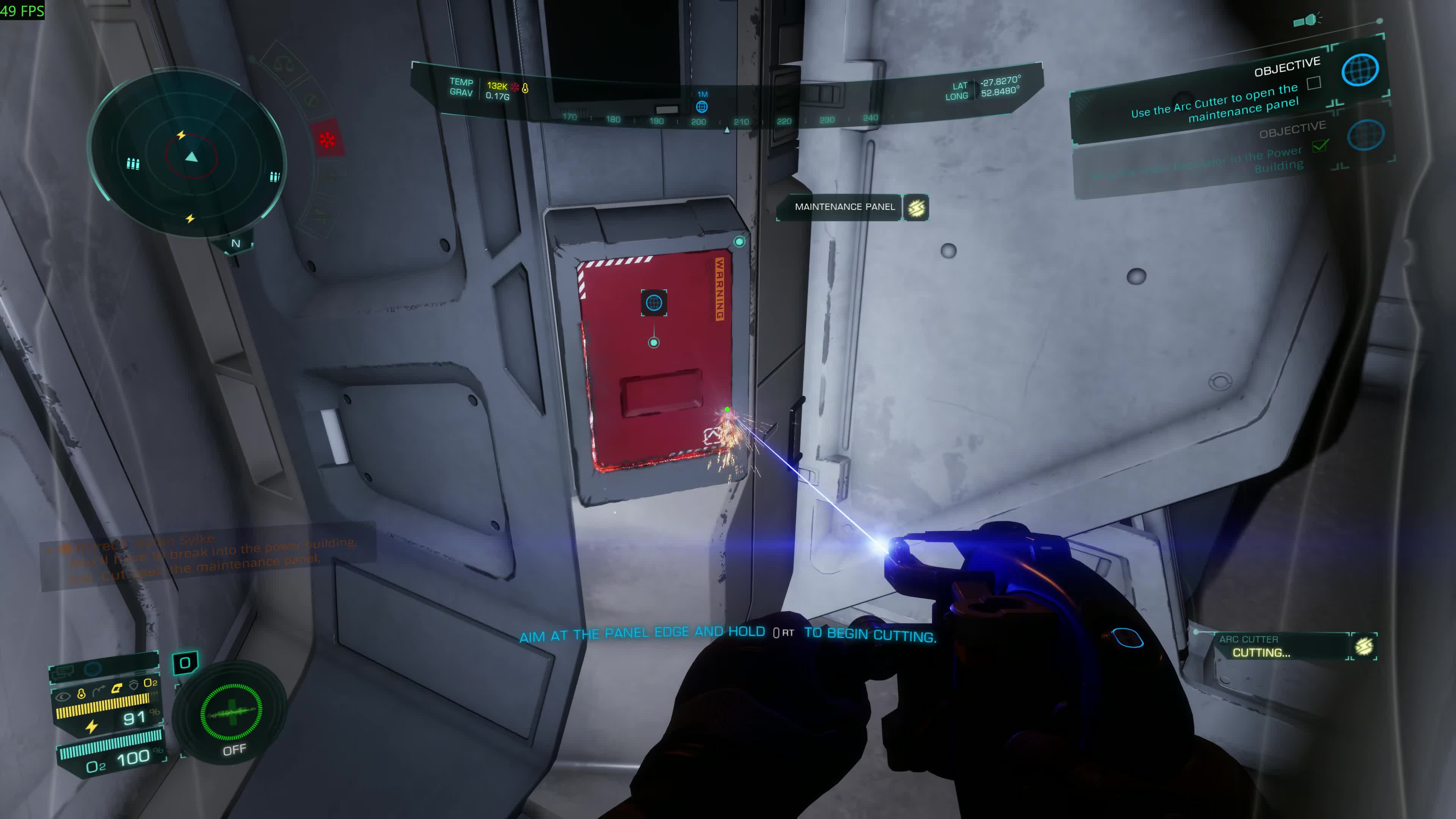Viewport: 1456px width, 819px height.
Task: Click the mission target marker on the red panel
Action: coord(654,303)
